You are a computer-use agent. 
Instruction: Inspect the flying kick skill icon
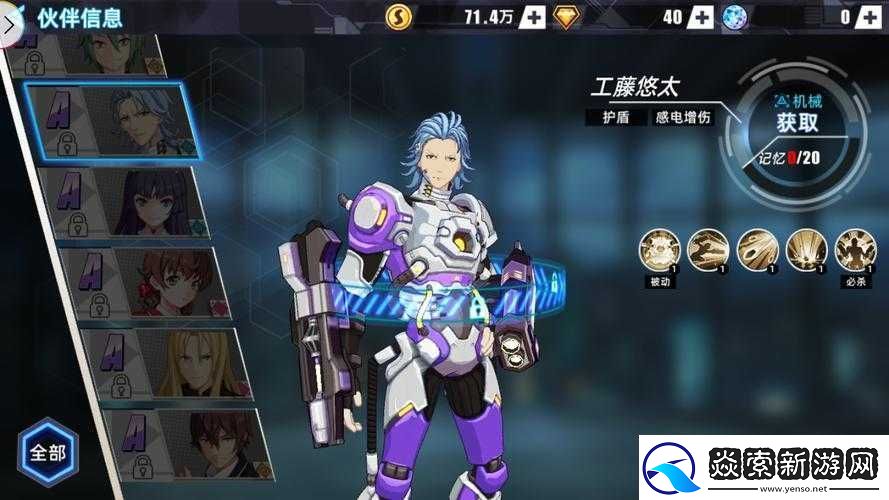click(x=708, y=250)
